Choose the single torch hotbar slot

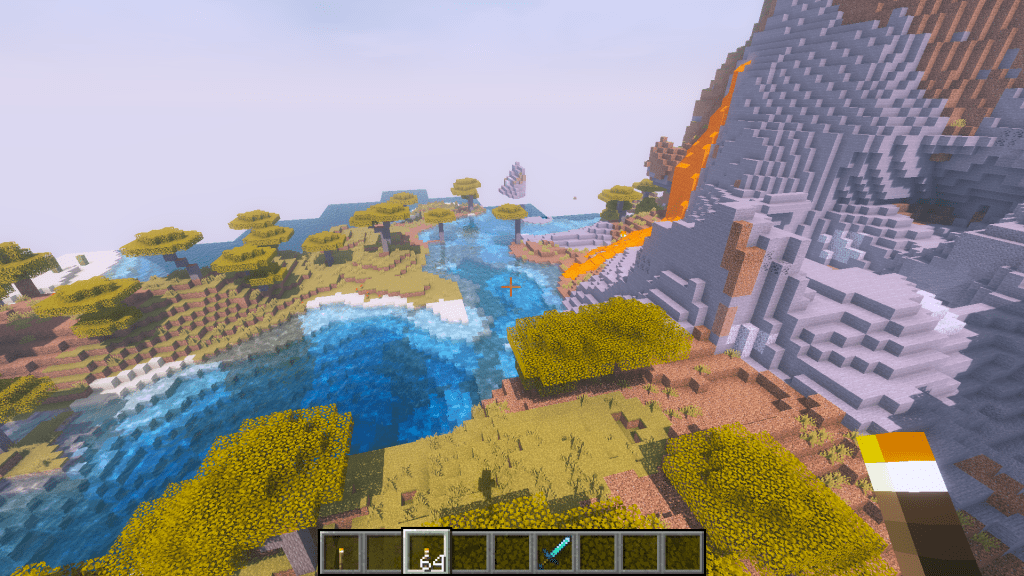pos(340,552)
